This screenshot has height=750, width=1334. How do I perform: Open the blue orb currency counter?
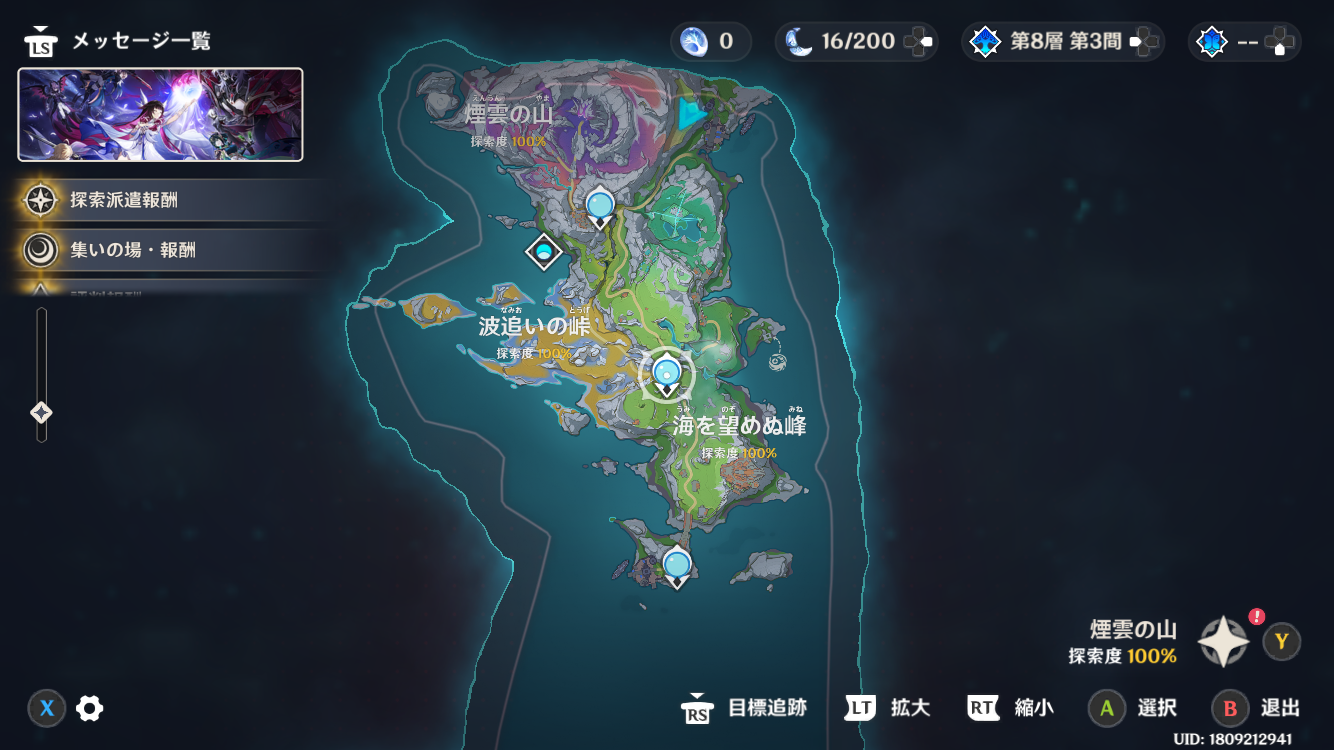coord(707,42)
